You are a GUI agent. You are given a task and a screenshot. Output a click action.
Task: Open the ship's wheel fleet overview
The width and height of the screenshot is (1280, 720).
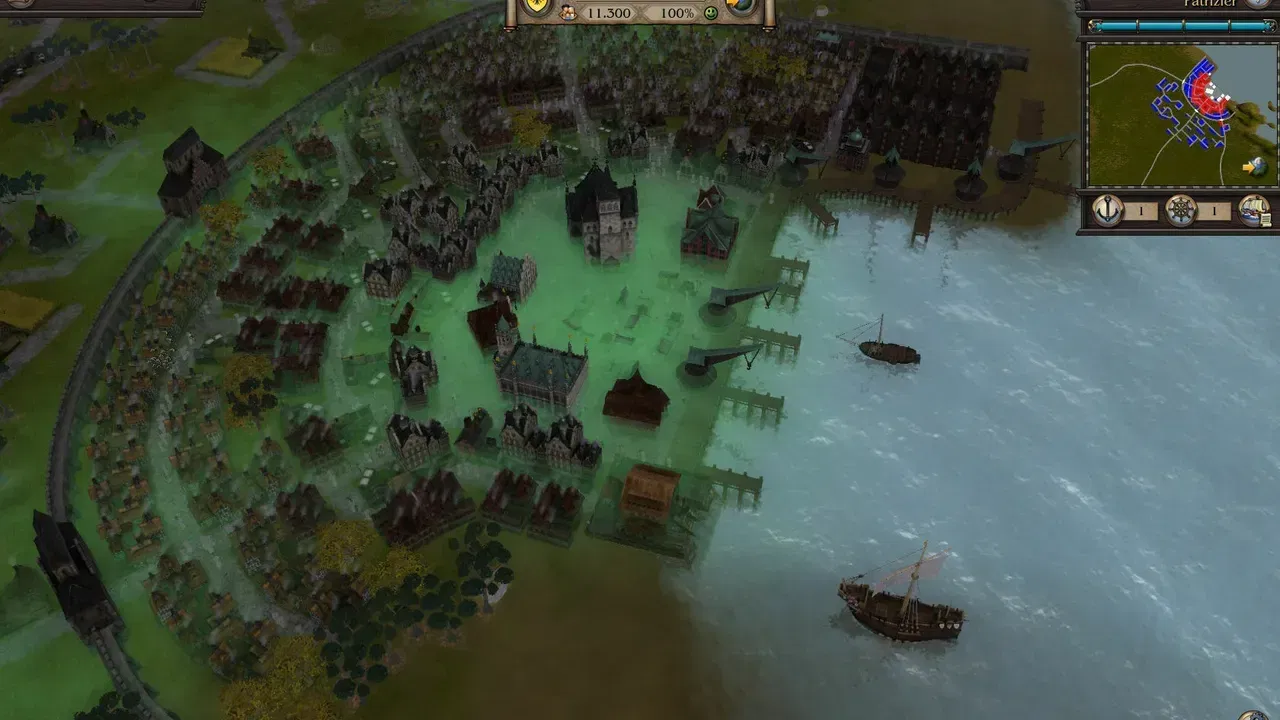[1179, 209]
